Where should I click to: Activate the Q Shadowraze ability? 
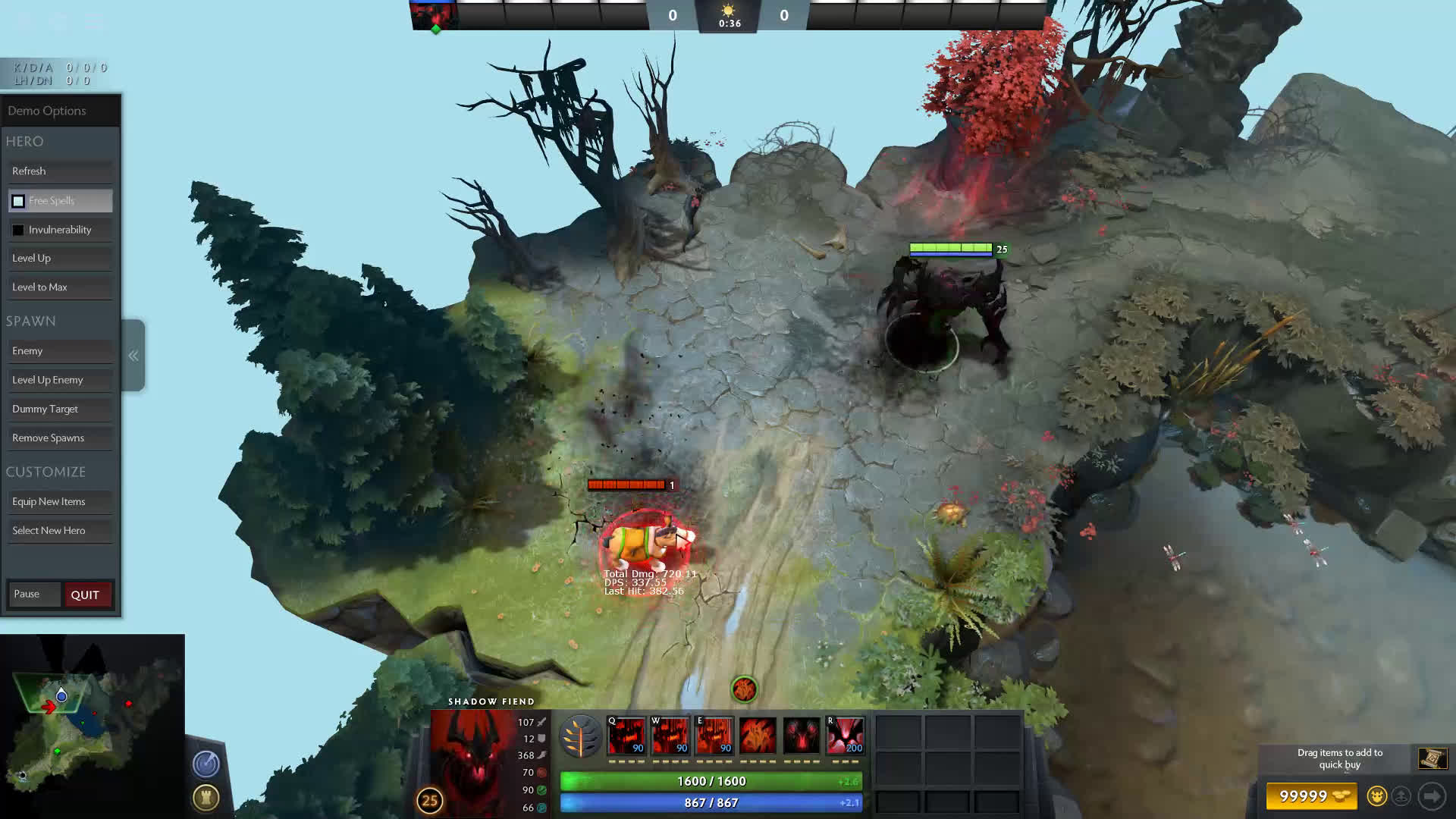tap(626, 736)
